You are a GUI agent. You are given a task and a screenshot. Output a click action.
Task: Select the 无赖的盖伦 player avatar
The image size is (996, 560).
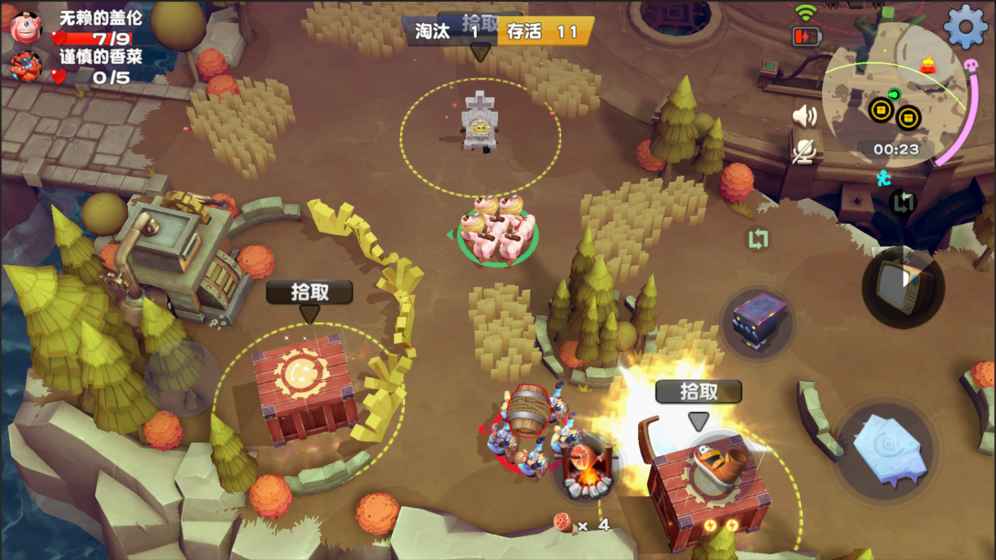point(23,27)
